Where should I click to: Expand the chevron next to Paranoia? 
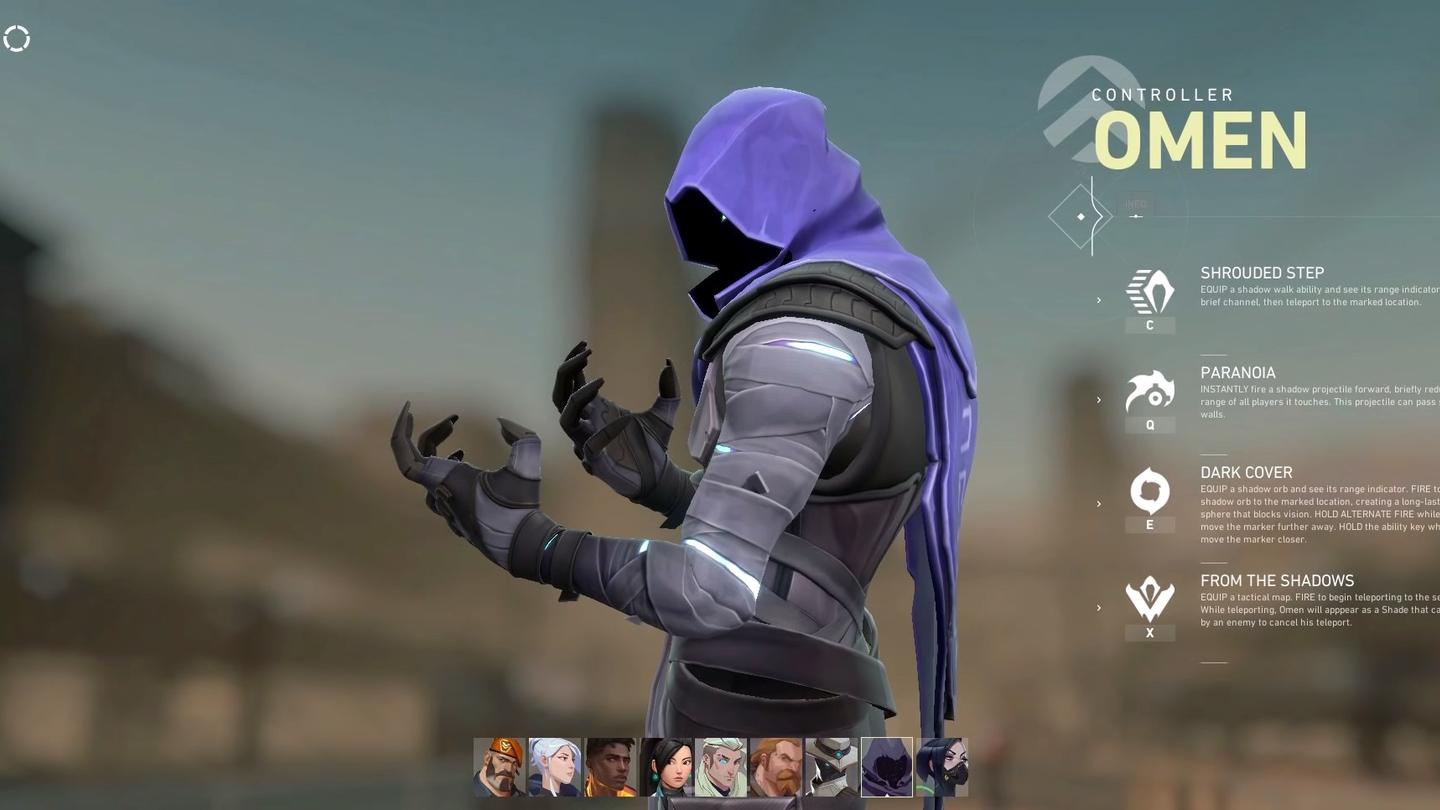click(x=1098, y=400)
